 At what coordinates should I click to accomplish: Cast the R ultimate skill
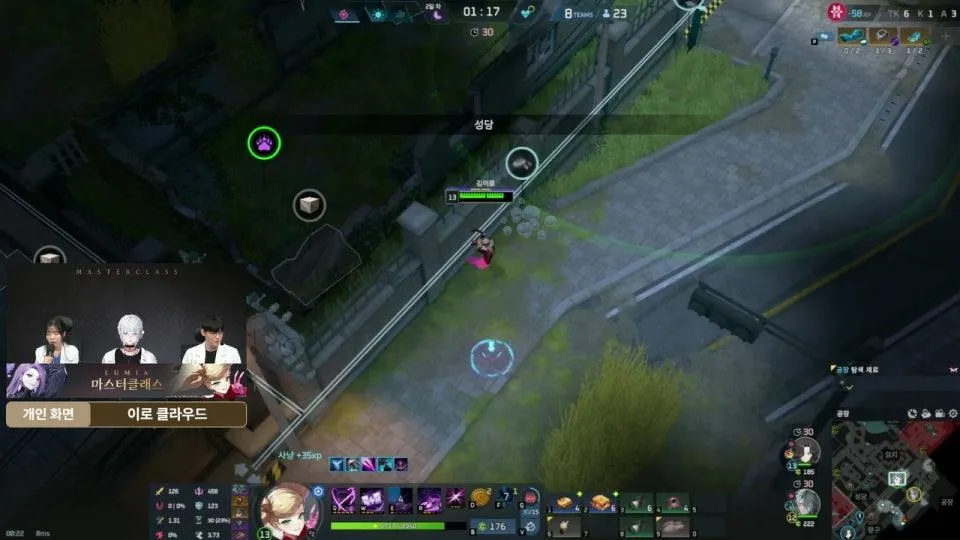pyautogui.click(x=428, y=499)
